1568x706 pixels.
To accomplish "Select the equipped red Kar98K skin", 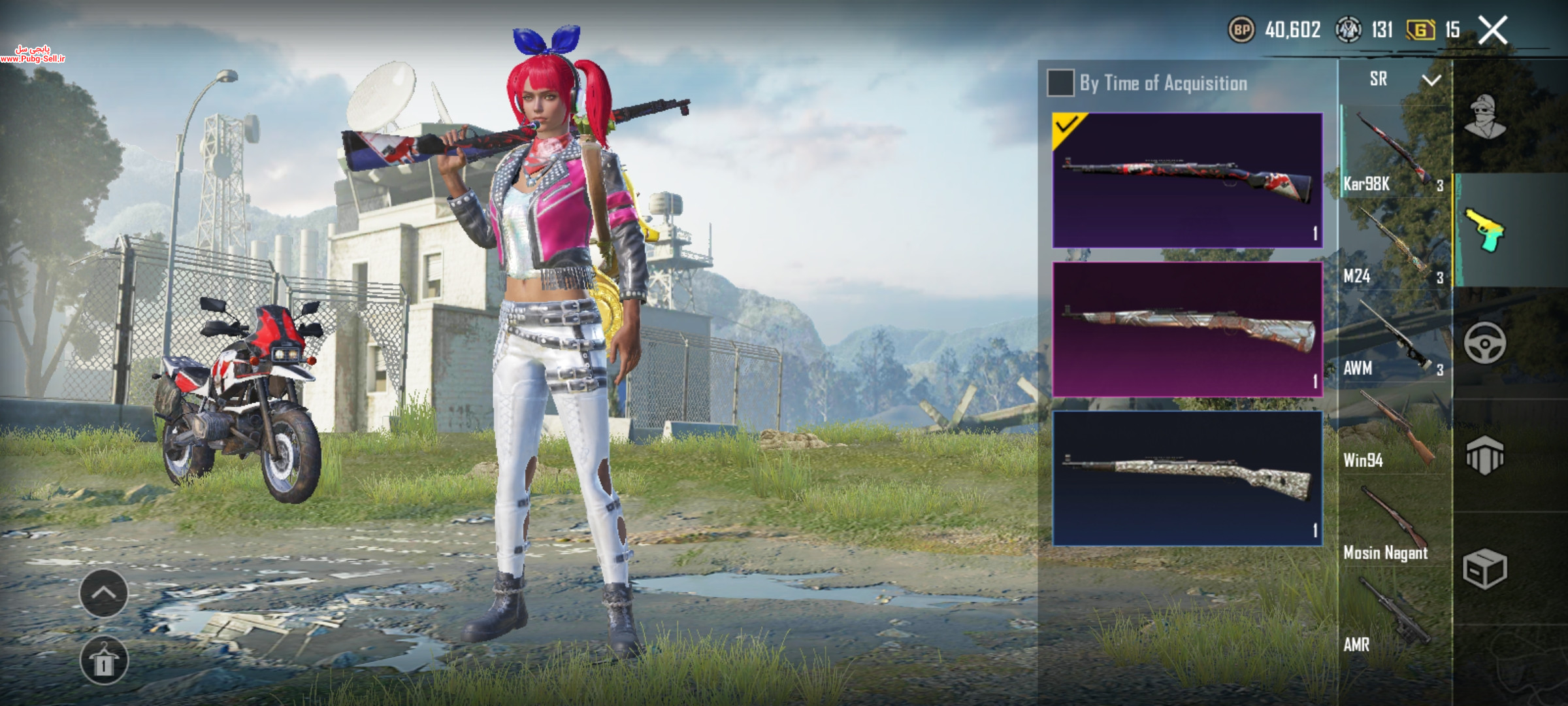I will point(1187,180).
